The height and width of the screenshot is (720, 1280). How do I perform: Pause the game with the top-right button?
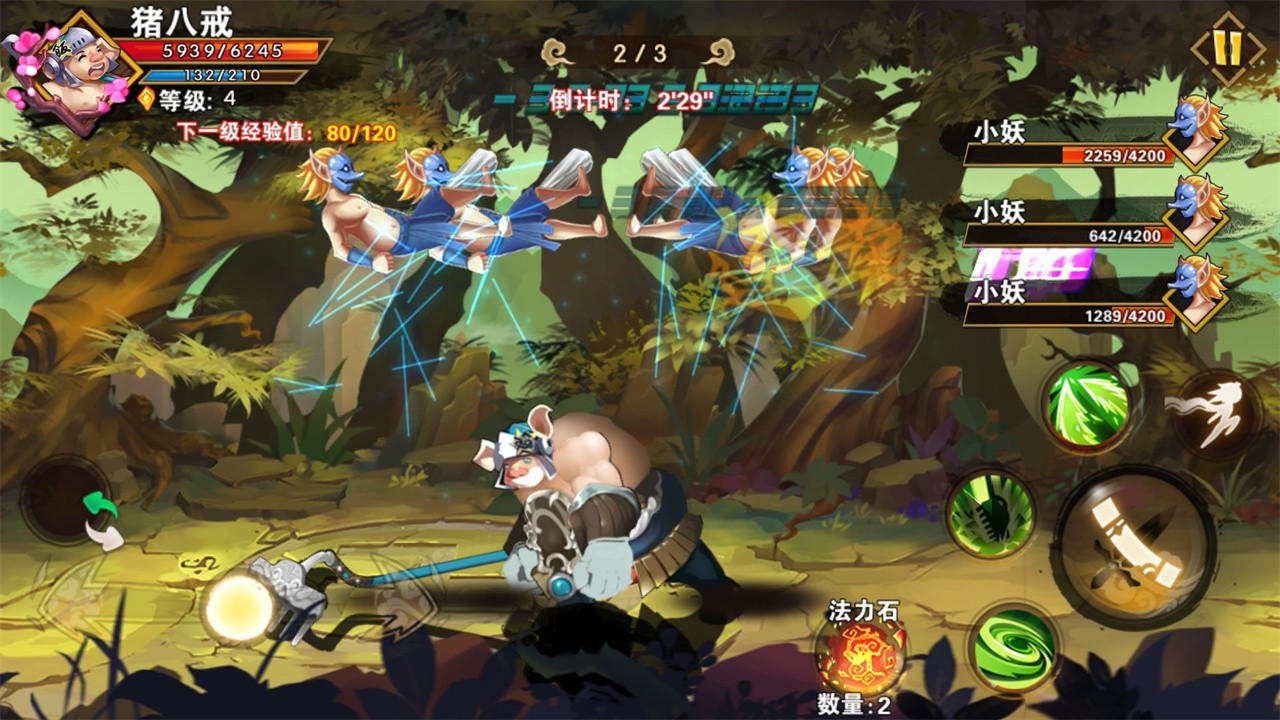(x=1228, y=47)
